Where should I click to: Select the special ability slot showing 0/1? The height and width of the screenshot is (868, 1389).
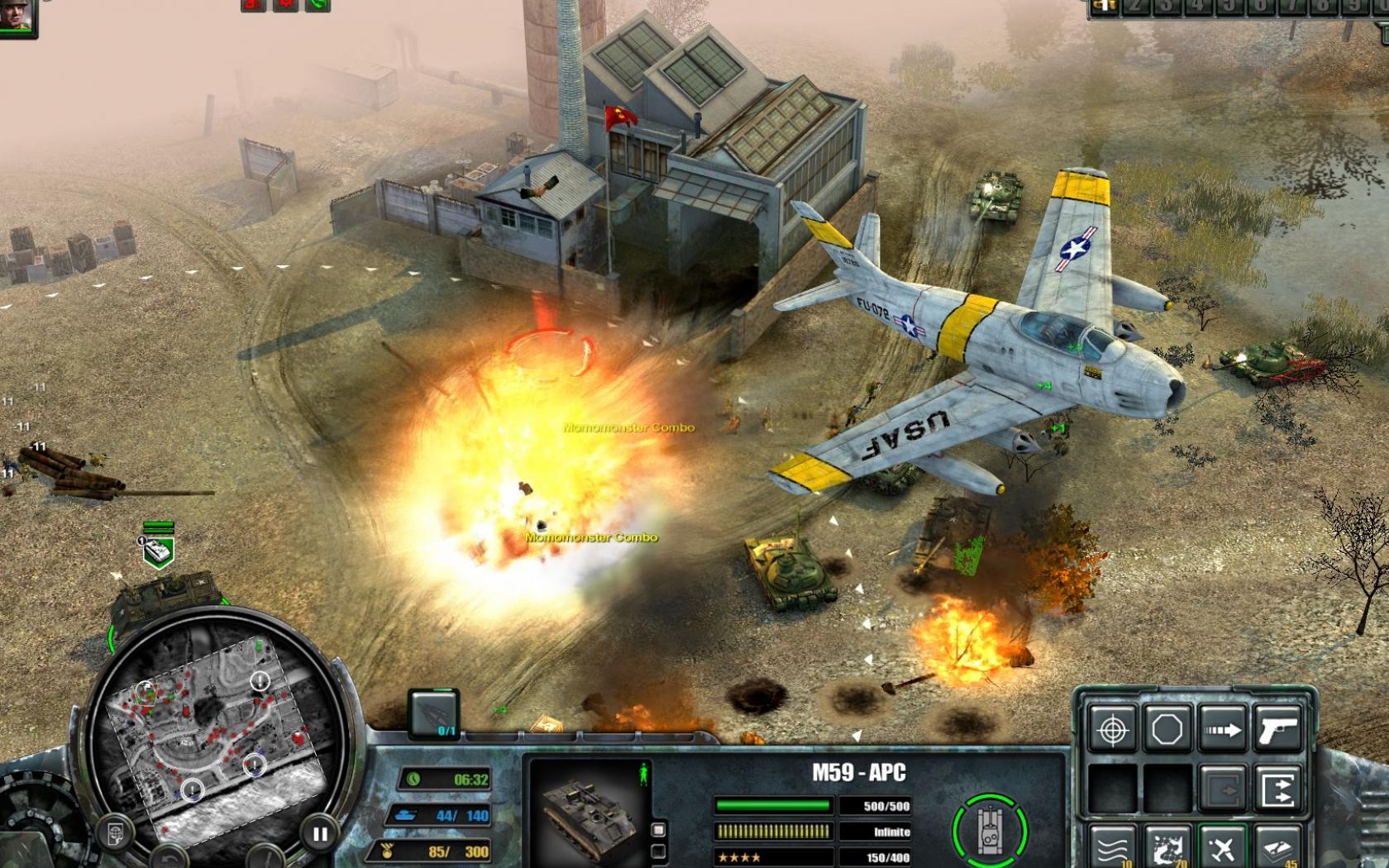(435, 714)
